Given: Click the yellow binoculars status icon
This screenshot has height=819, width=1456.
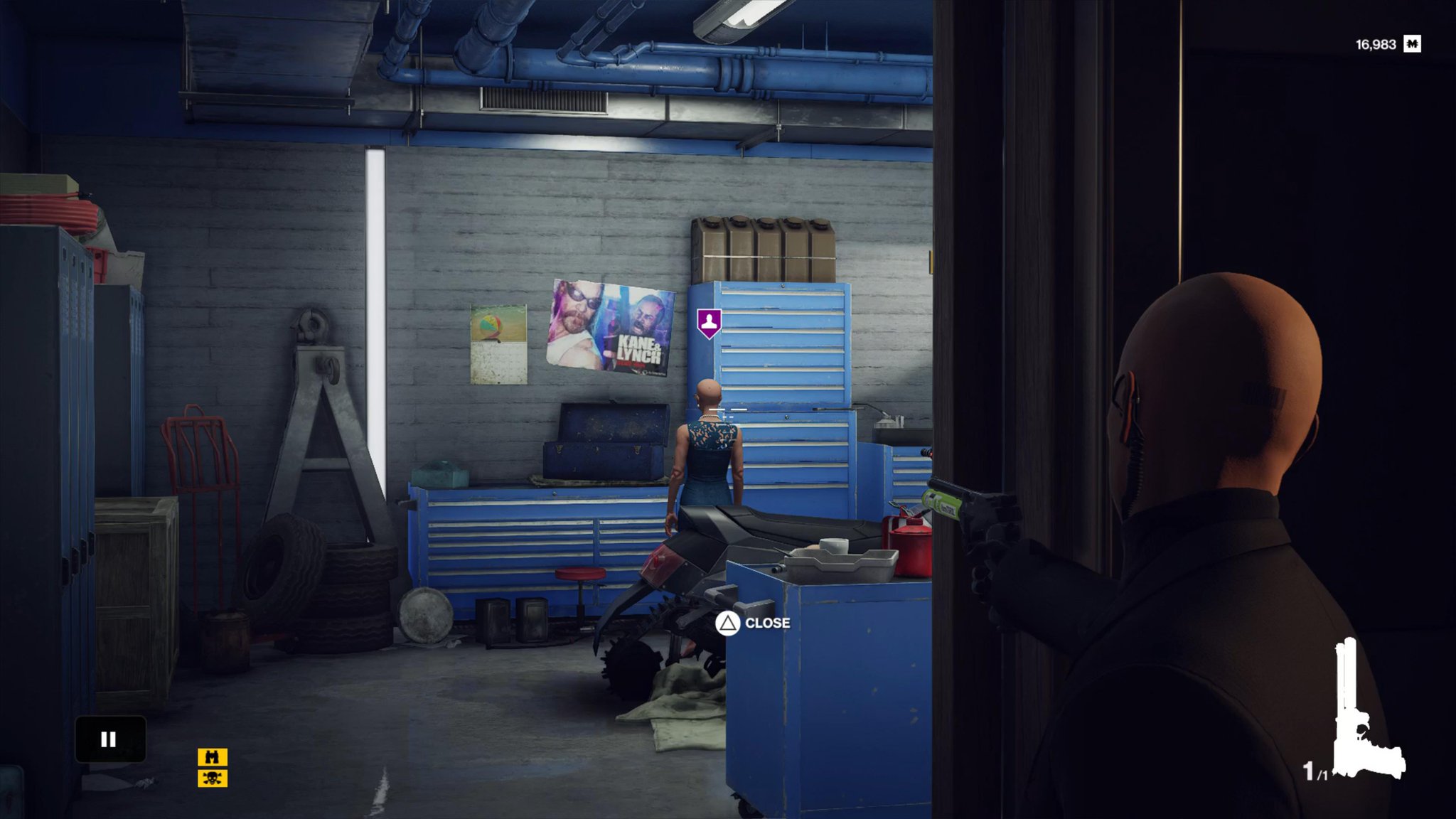Looking at the screenshot, I should (212, 757).
